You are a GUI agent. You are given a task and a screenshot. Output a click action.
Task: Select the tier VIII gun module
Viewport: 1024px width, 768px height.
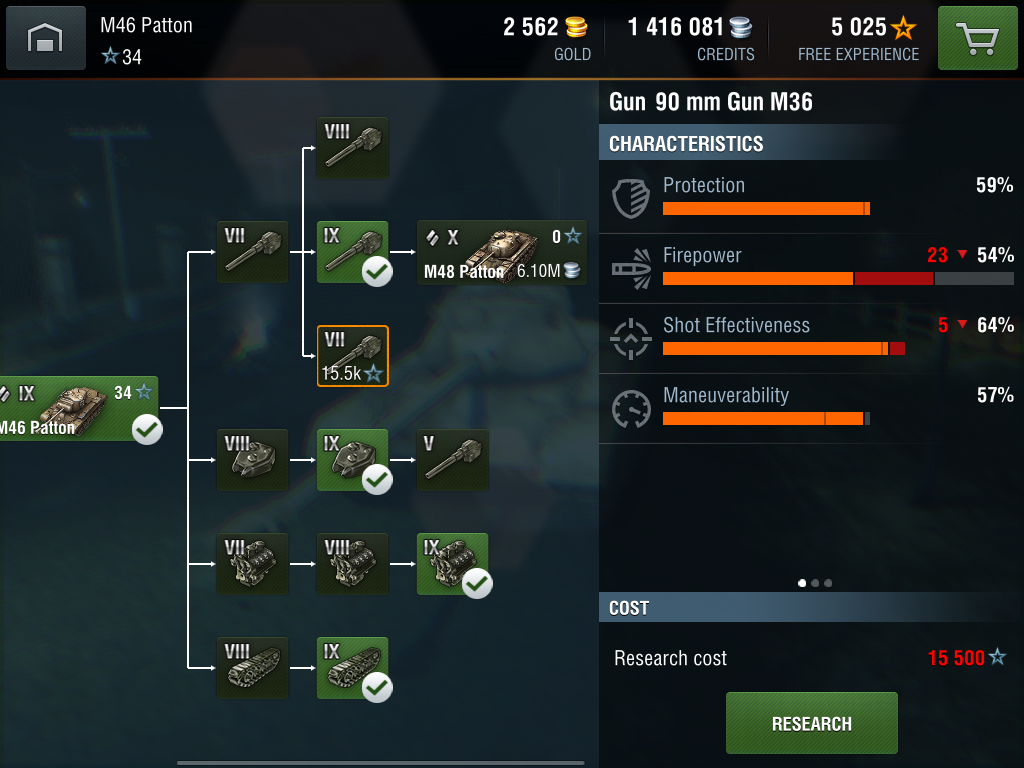[352, 148]
